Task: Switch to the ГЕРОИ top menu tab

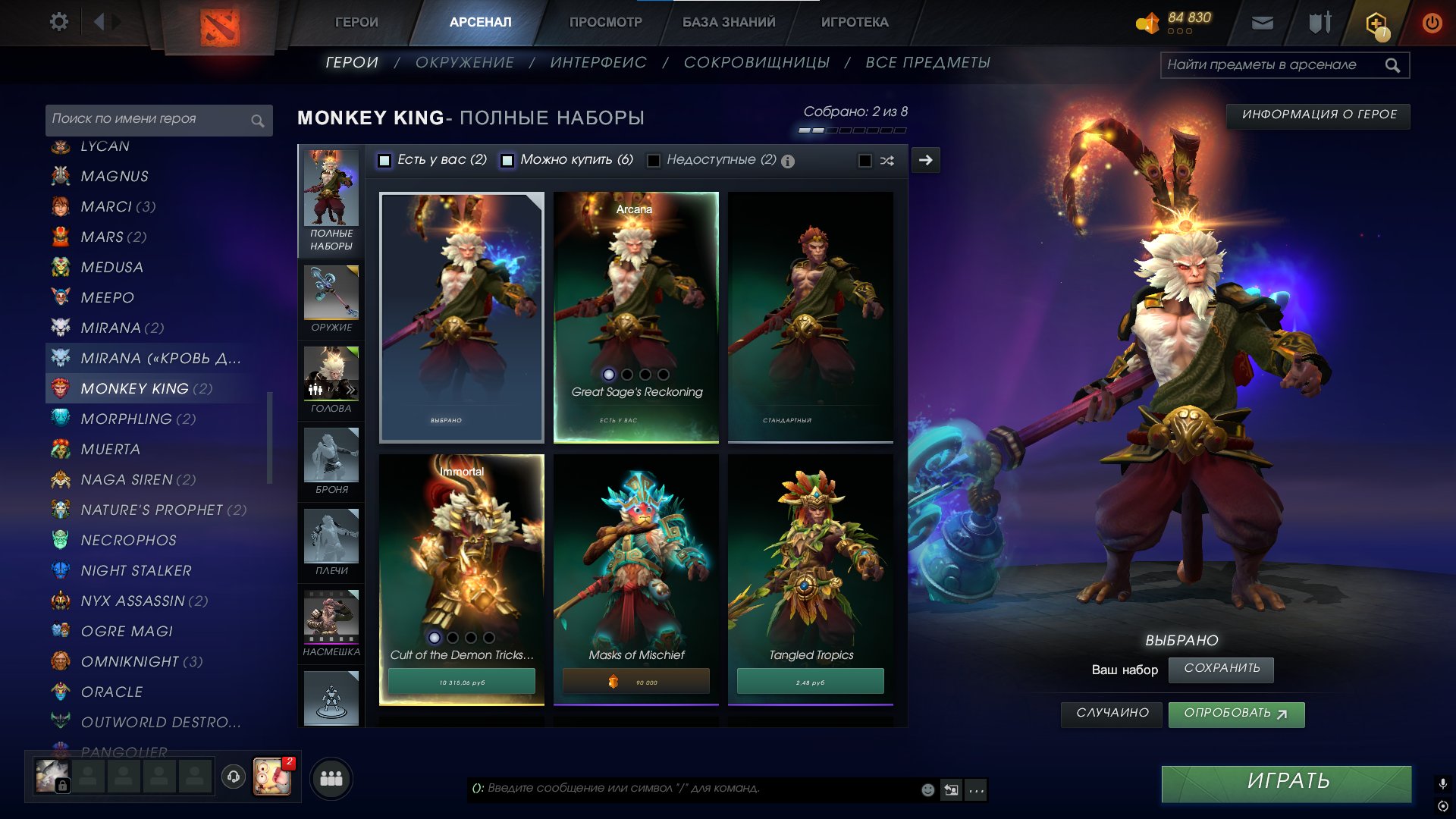Action: tap(356, 22)
